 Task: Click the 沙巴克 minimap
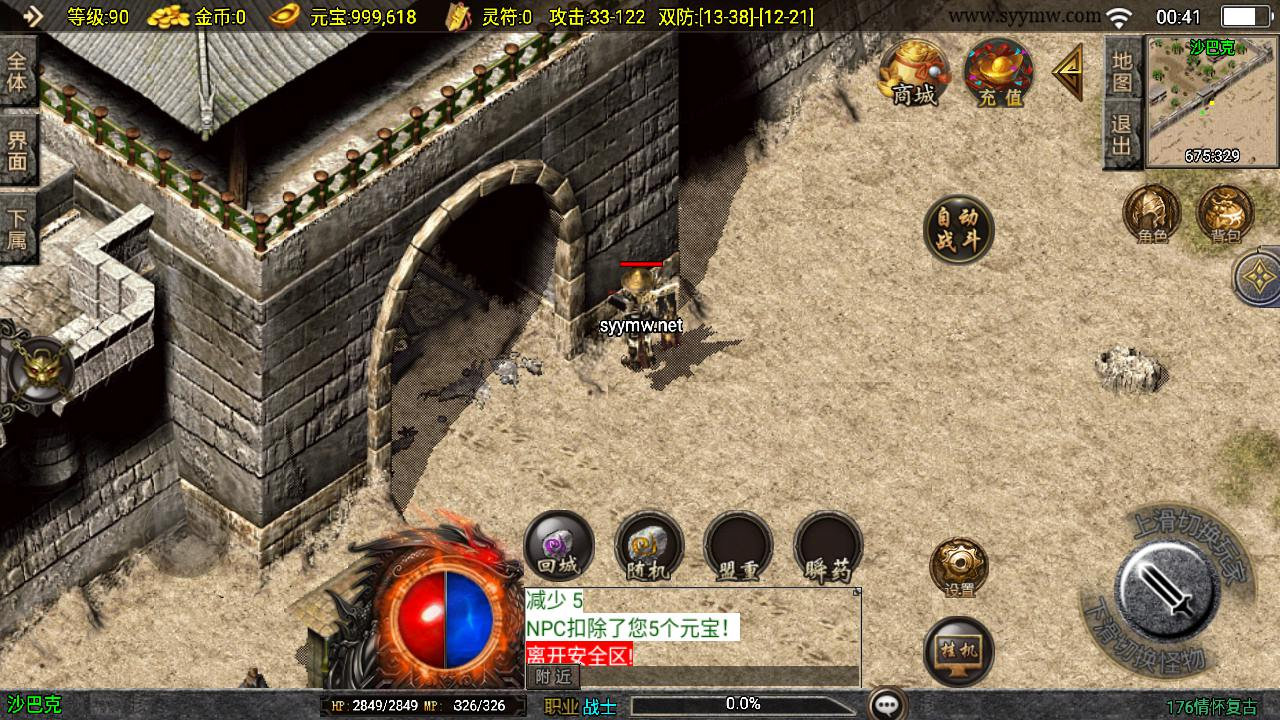click(1212, 102)
